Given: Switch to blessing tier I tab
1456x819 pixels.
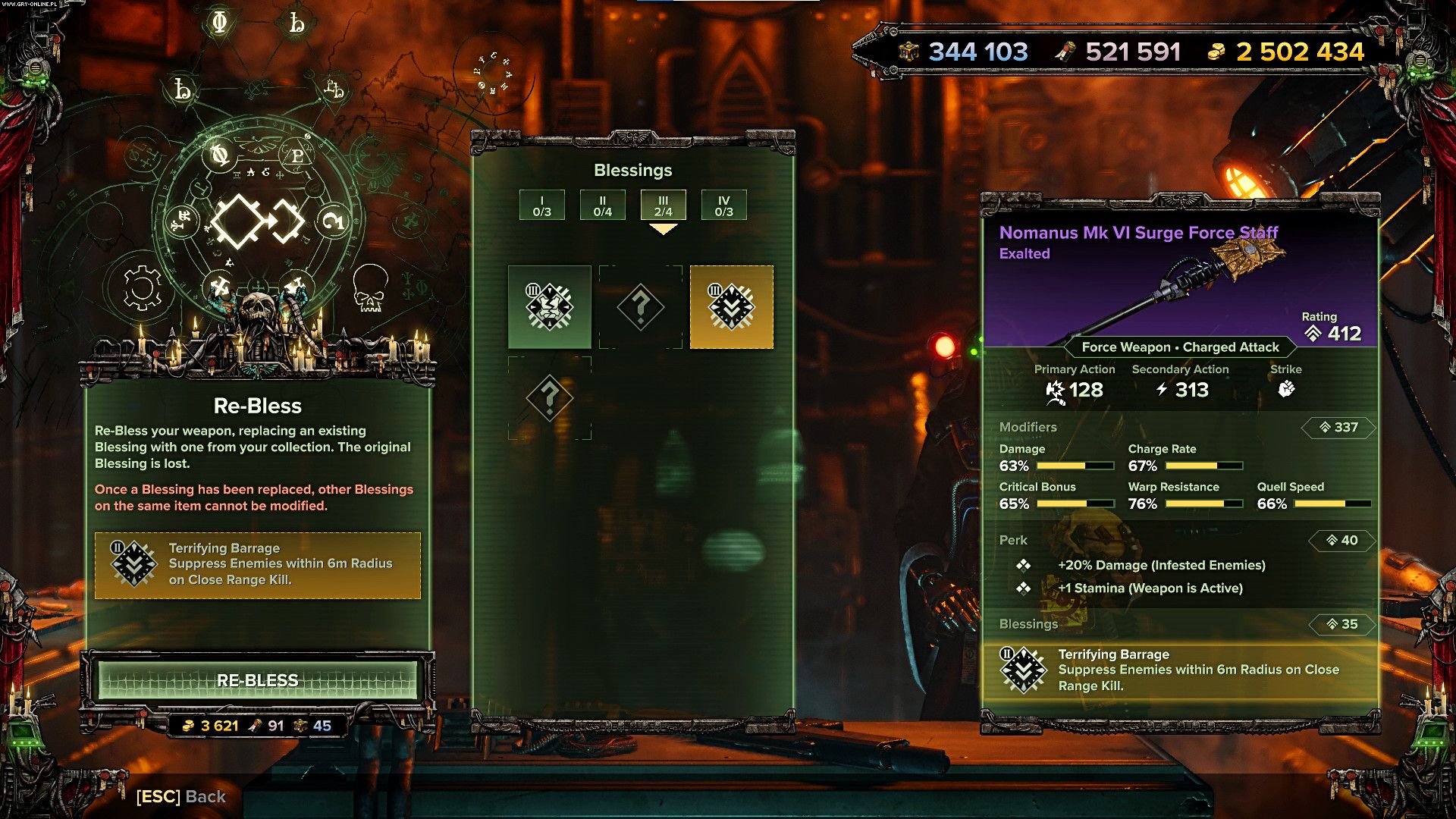Looking at the screenshot, I should coord(541,206).
